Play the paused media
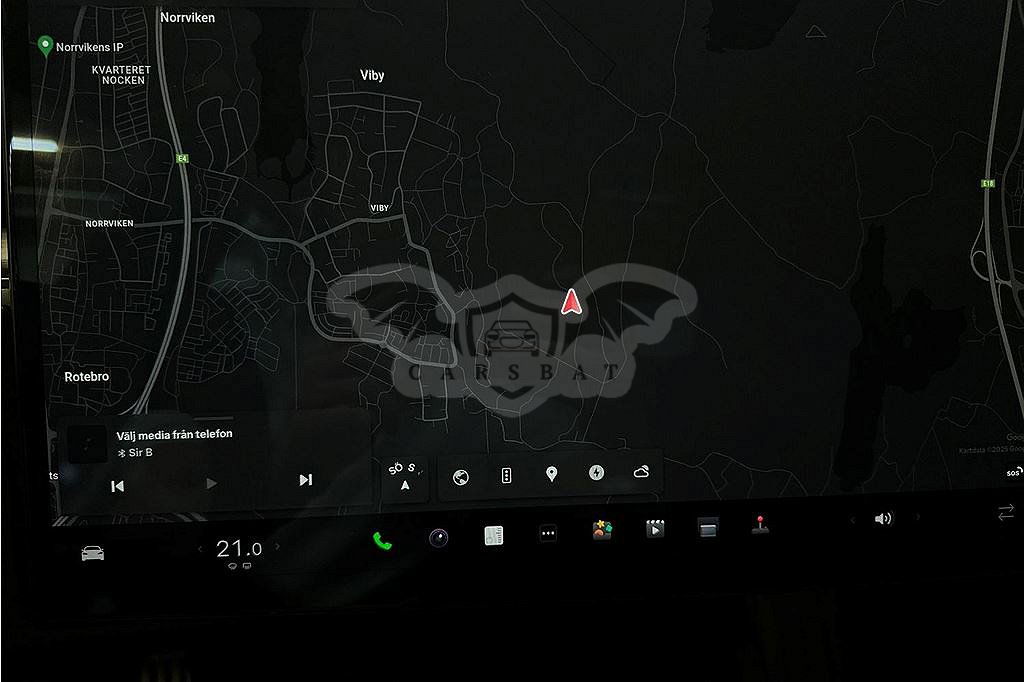Screen dimensions: 1024x682 coord(211,484)
